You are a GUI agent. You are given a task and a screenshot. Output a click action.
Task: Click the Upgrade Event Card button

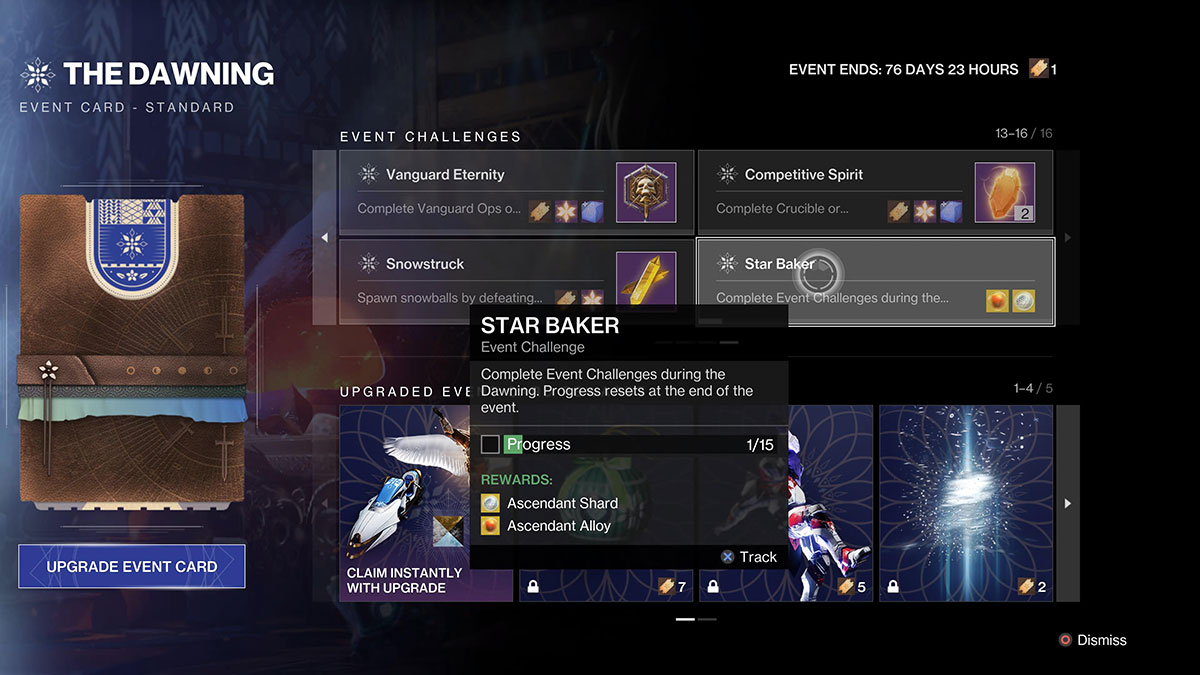tap(131, 566)
